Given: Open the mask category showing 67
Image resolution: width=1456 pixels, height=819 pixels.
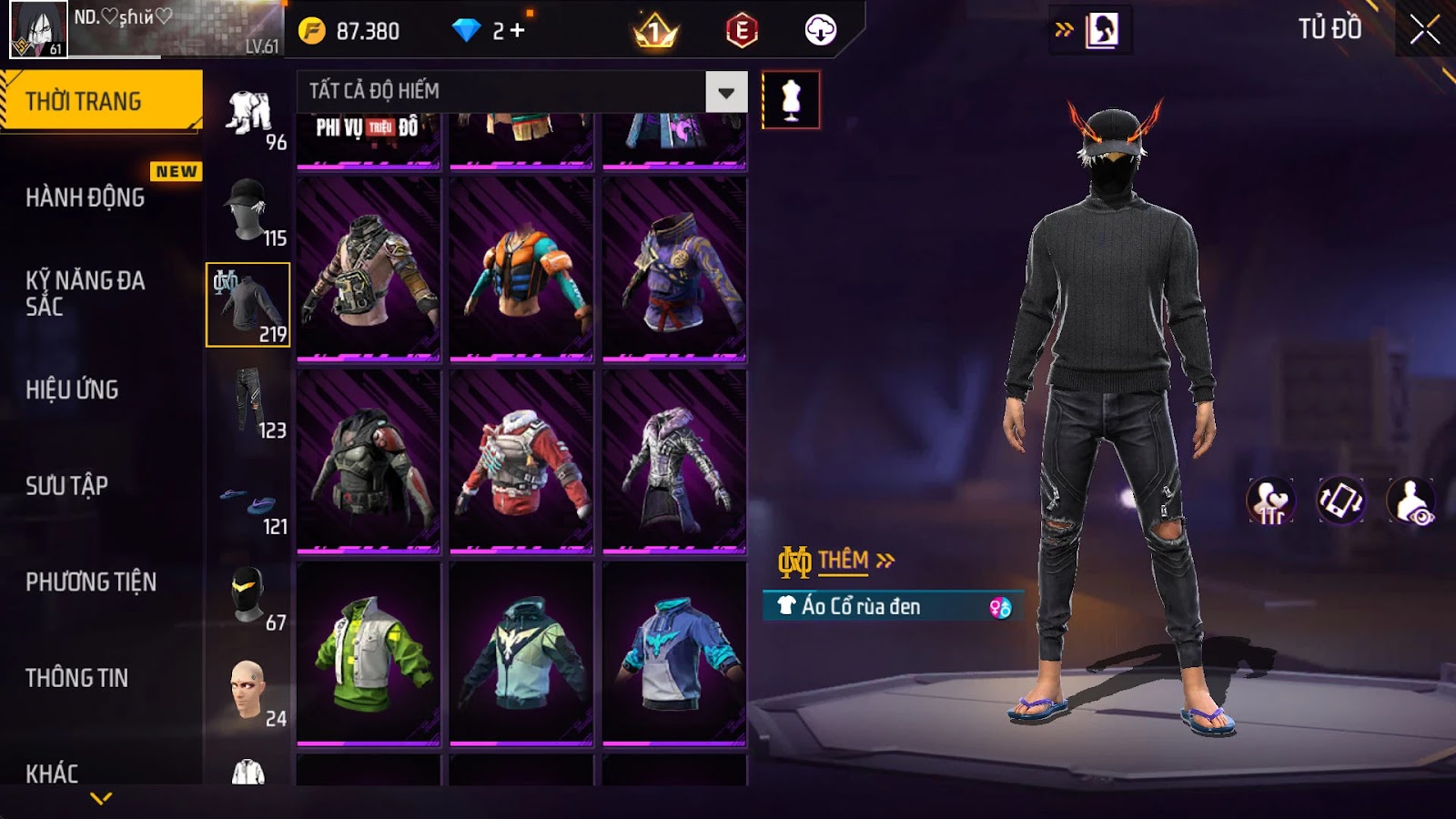Looking at the screenshot, I should [248, 596].
